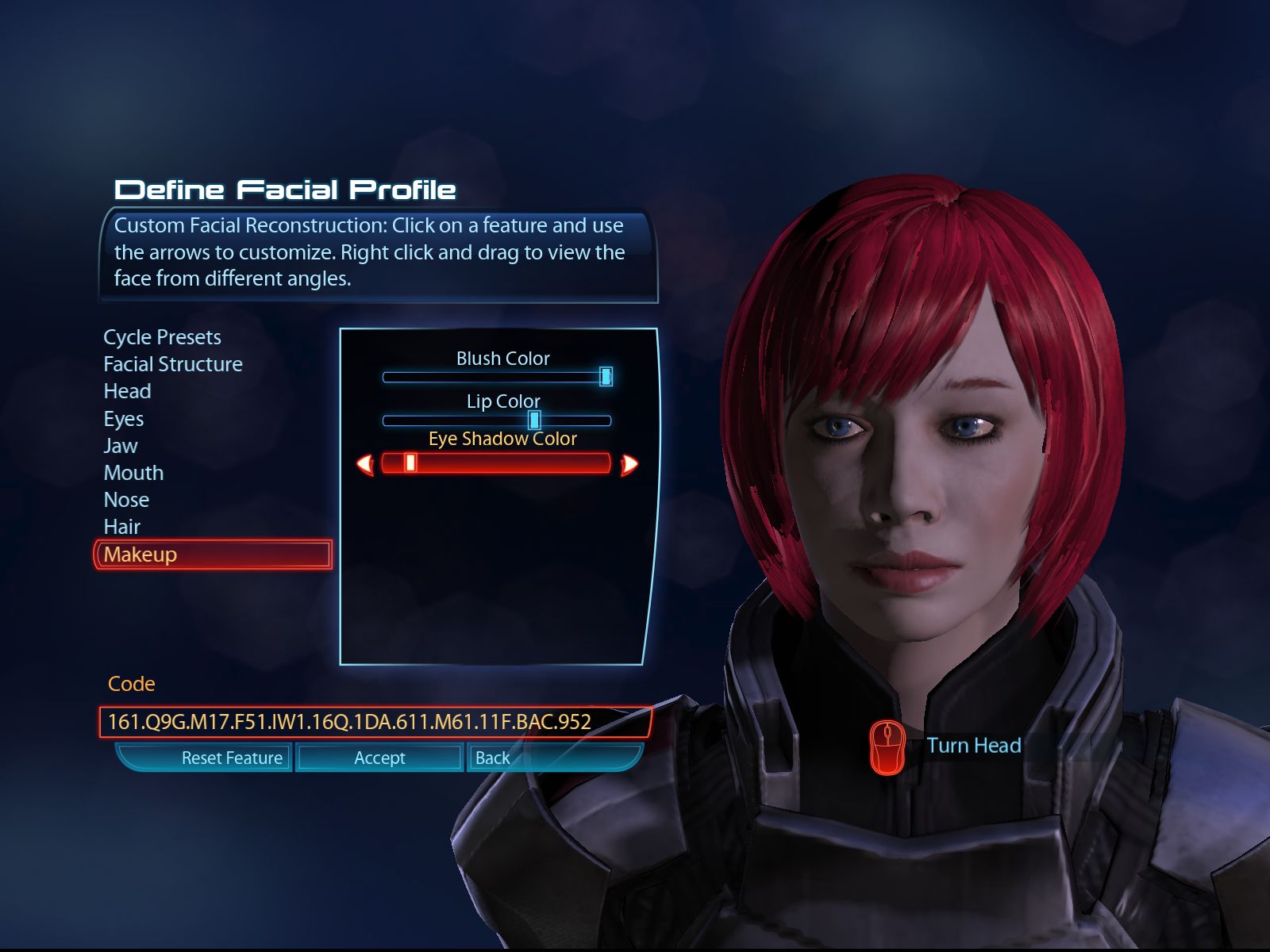The height and width of the screenshot is (952, 1270).
Task: Select Cycle Presets in the feature list
Action: click(162, 337)
